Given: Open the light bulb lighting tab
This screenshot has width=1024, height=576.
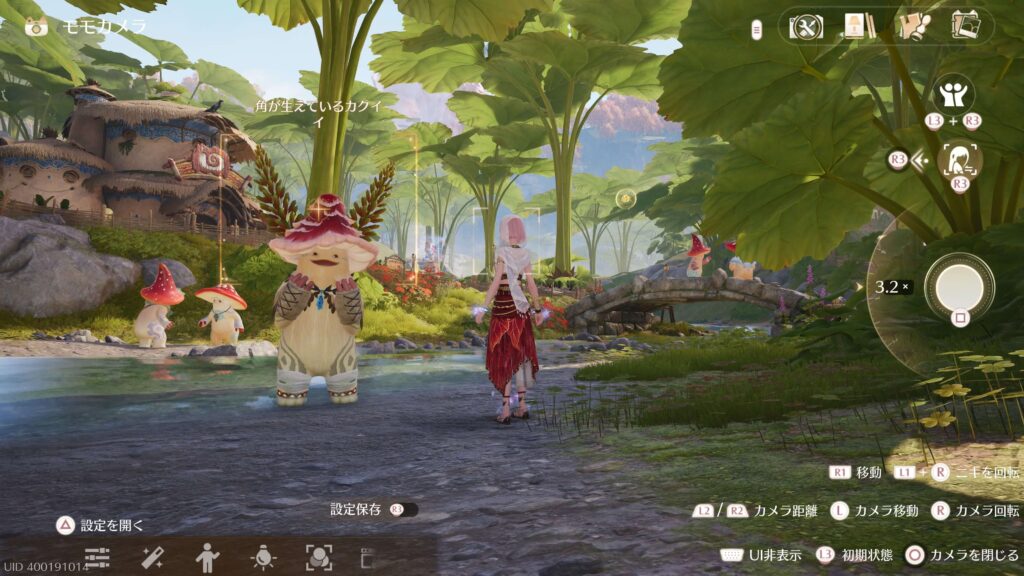Looking at the screenshot, I should [x=263, y=557].
